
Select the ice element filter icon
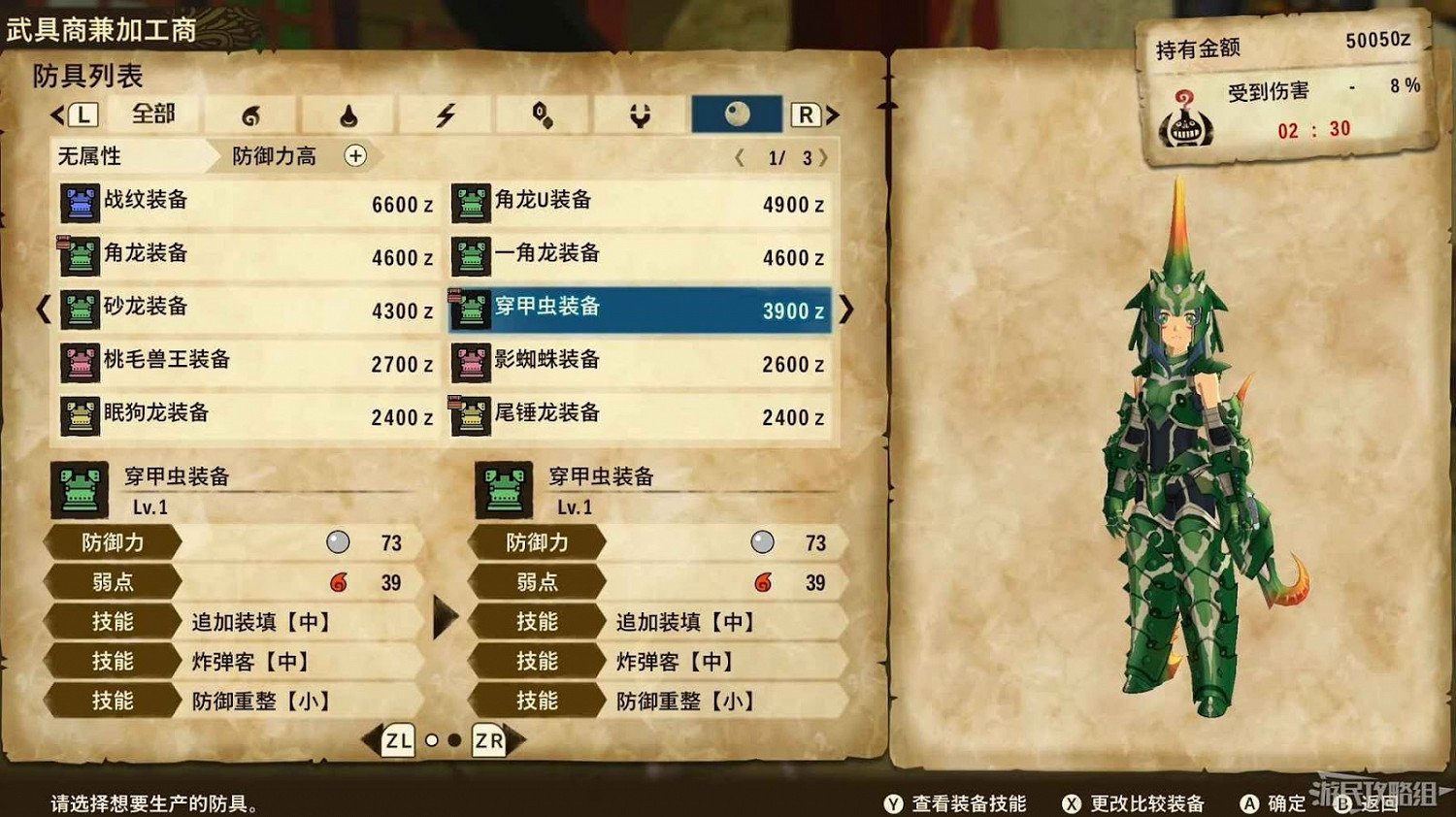coord(541,114)
